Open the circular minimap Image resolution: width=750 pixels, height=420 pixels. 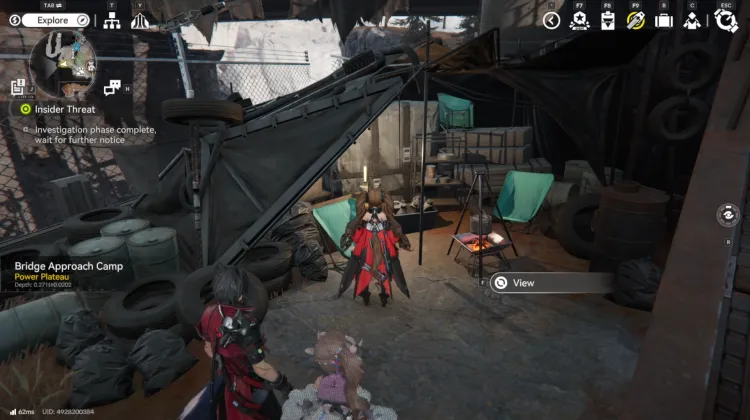[x=62, y=63]
